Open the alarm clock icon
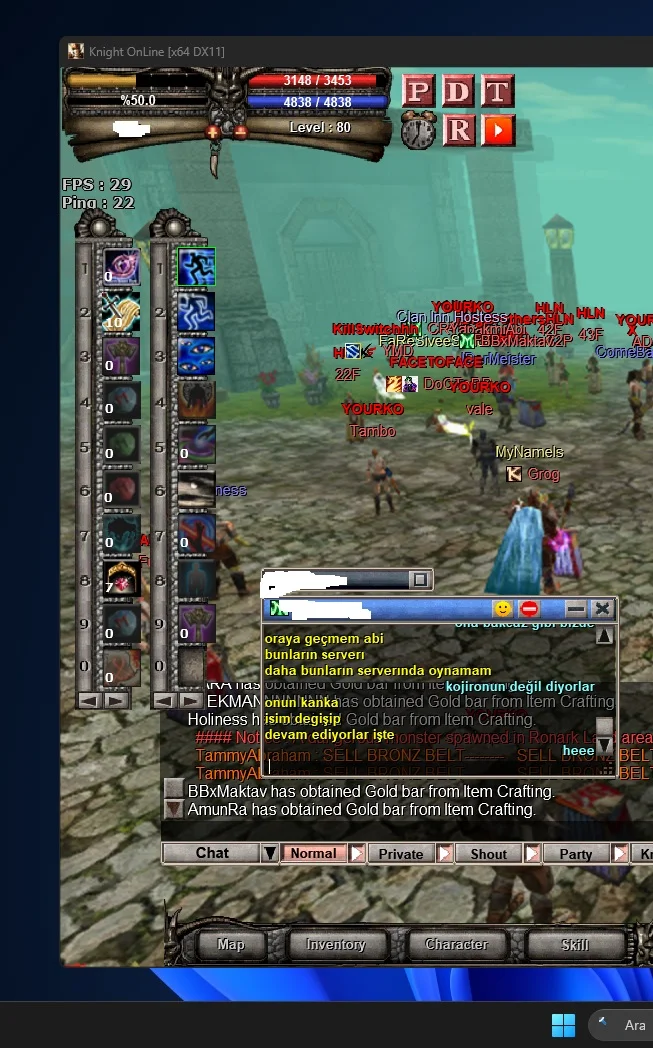This screenshot has width=653, height=1048. [x=419, y=131]
